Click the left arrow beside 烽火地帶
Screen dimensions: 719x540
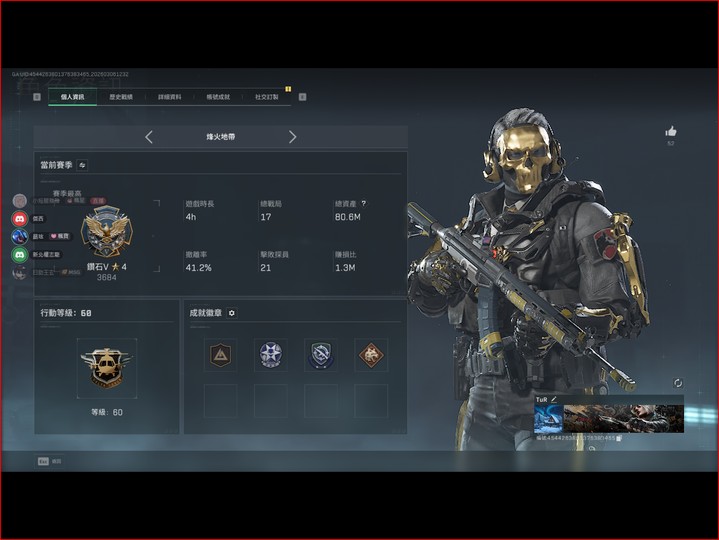coord(149,137)
